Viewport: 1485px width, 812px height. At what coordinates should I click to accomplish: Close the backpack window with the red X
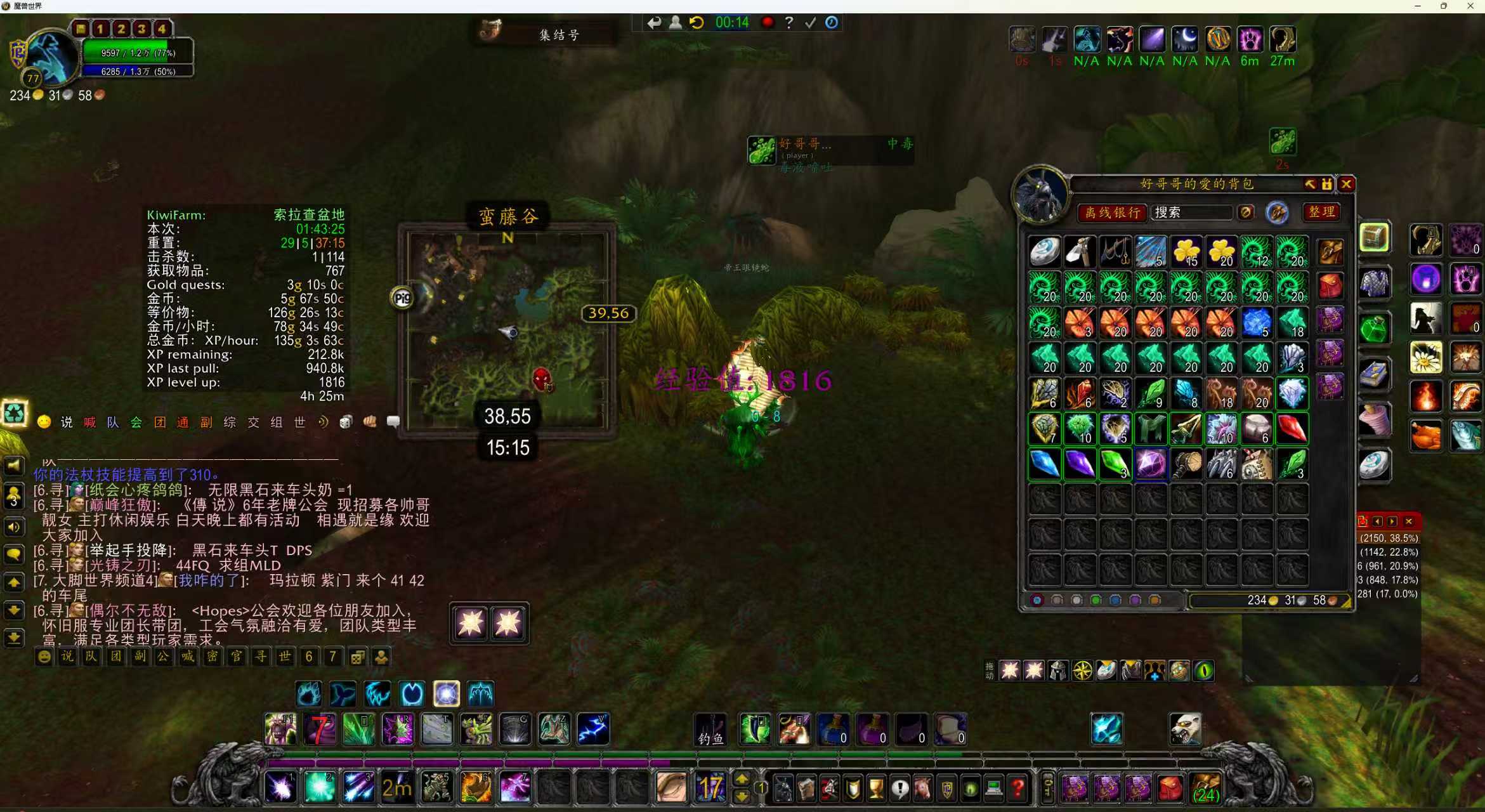coord(1346,184)
